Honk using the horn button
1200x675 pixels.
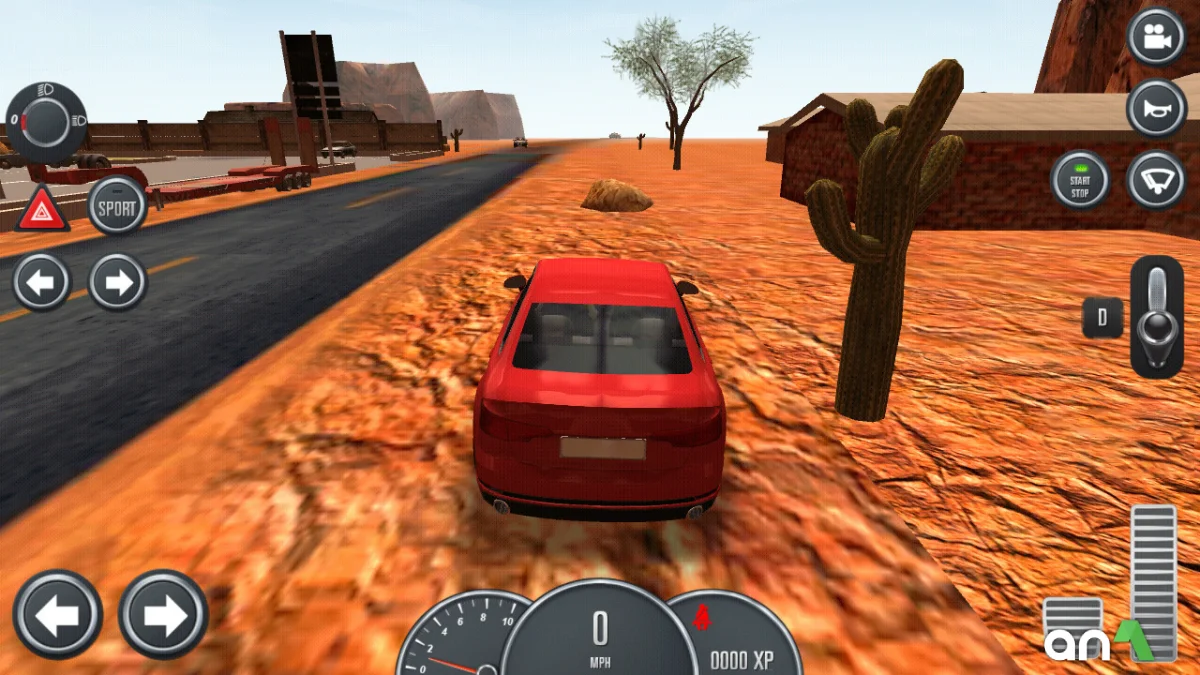[x=1156, y=108]
